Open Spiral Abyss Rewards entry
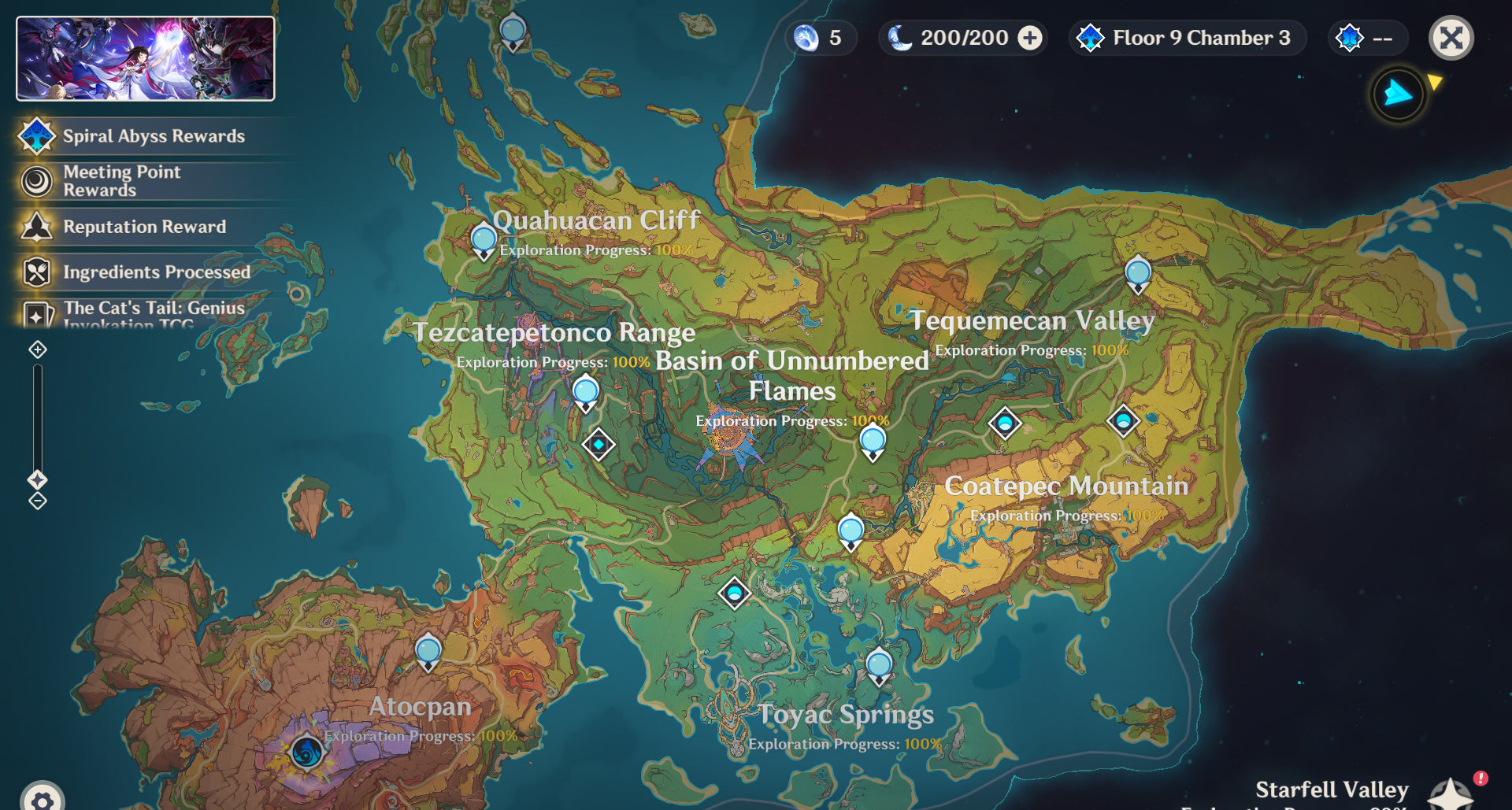Screen dimensions: 1512x810 click(x=154, y=136)
